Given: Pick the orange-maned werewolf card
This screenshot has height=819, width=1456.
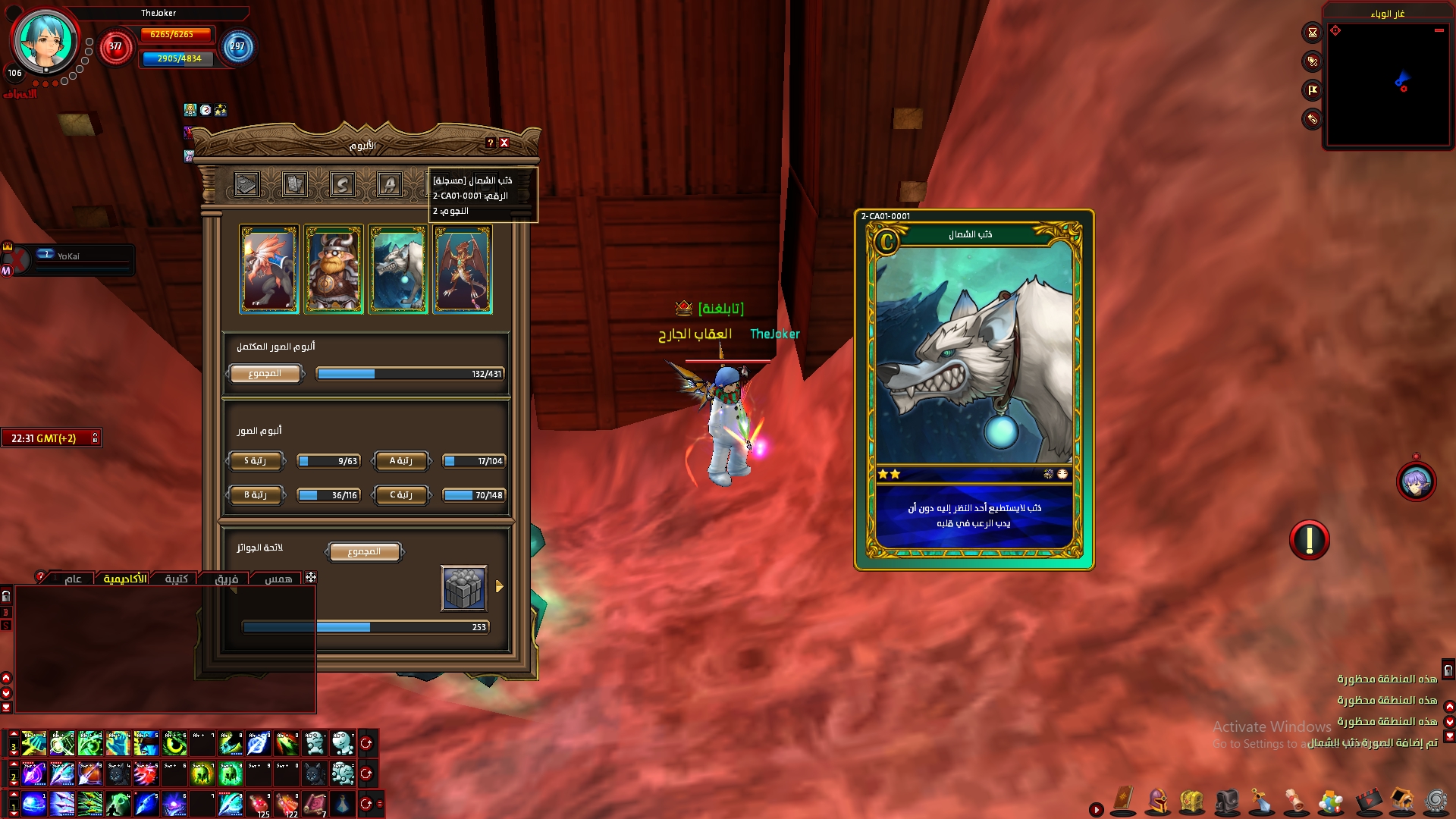Looking at the screenshot, I should point(269,269).
